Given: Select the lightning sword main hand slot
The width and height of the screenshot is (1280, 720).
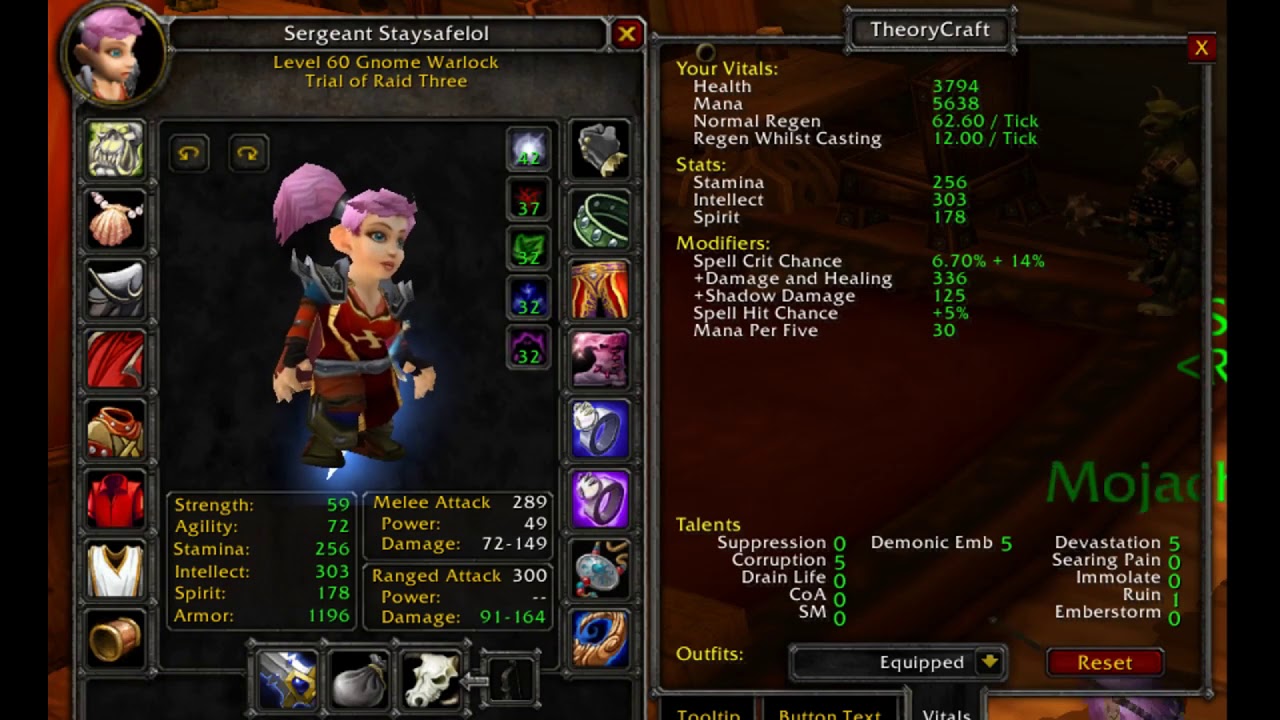Looking at the screenshot, I should (x=287, y=679).
